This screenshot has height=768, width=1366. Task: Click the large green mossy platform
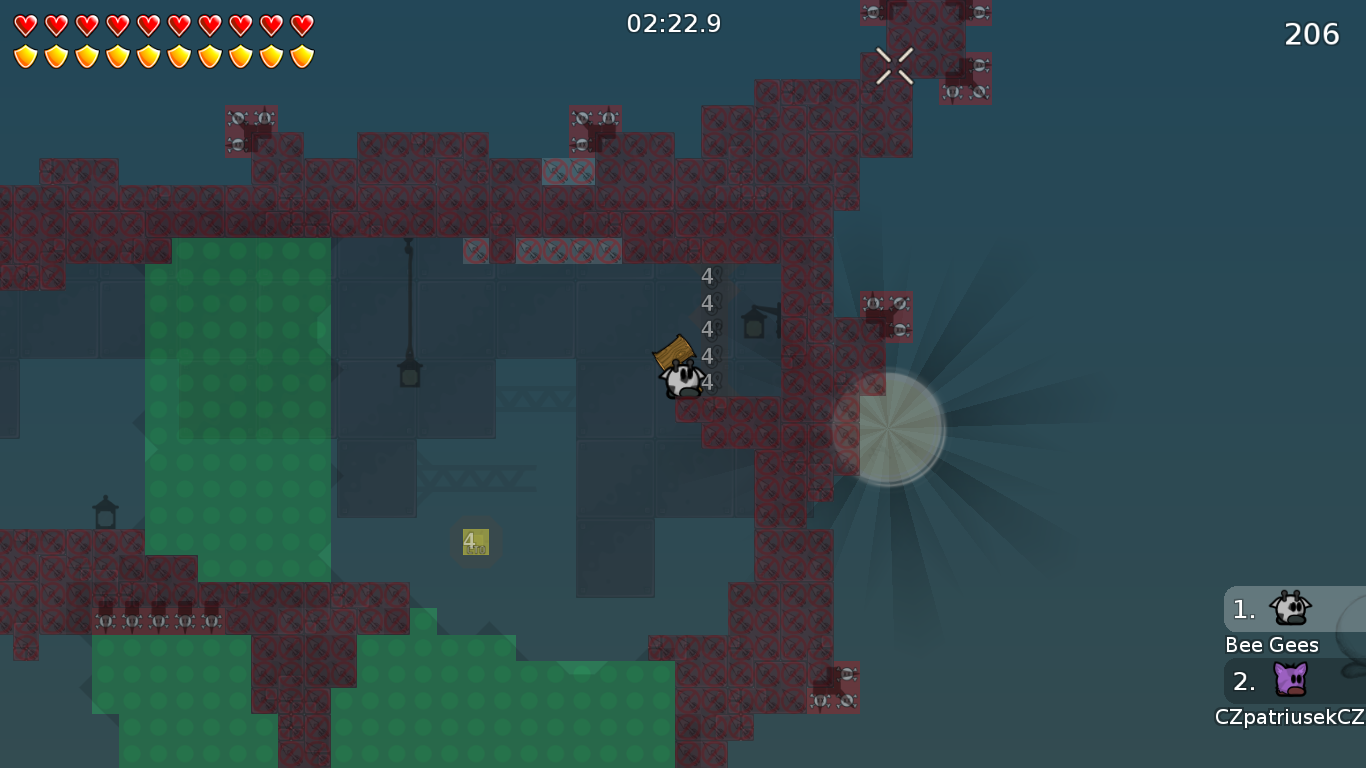coord(240,400)
